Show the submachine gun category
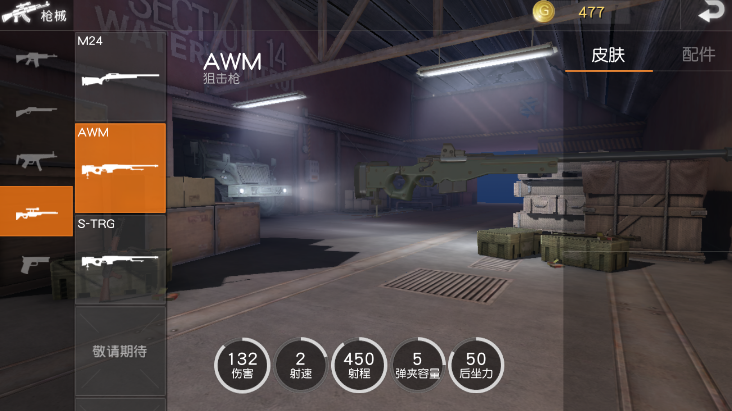732x411 pixels. pyautogui.click(x=36, y=160)
